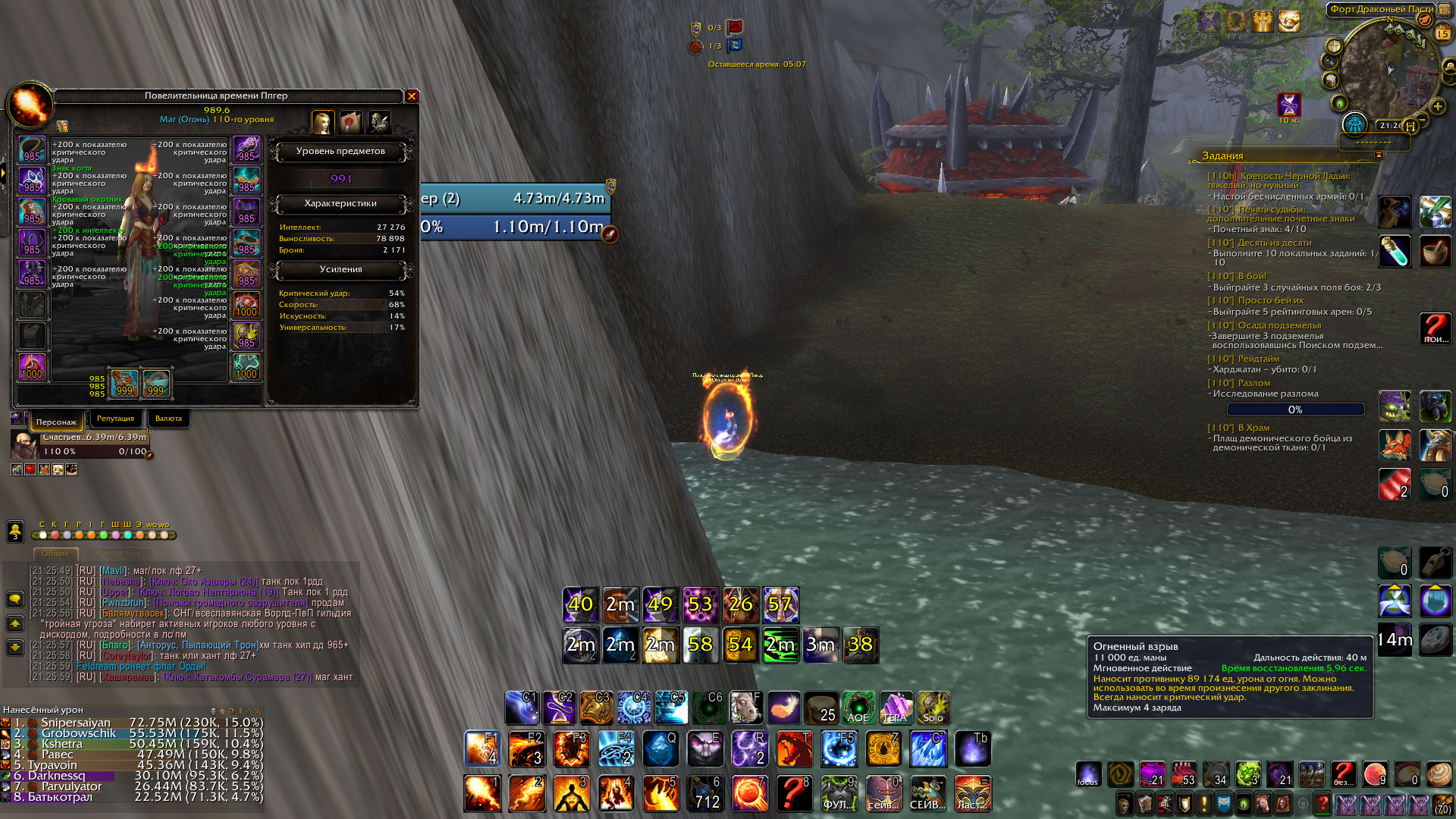Zoom in the minimap with the plus button
Viewport: 1456px width, 819px height.
[x=1437, y=107]
